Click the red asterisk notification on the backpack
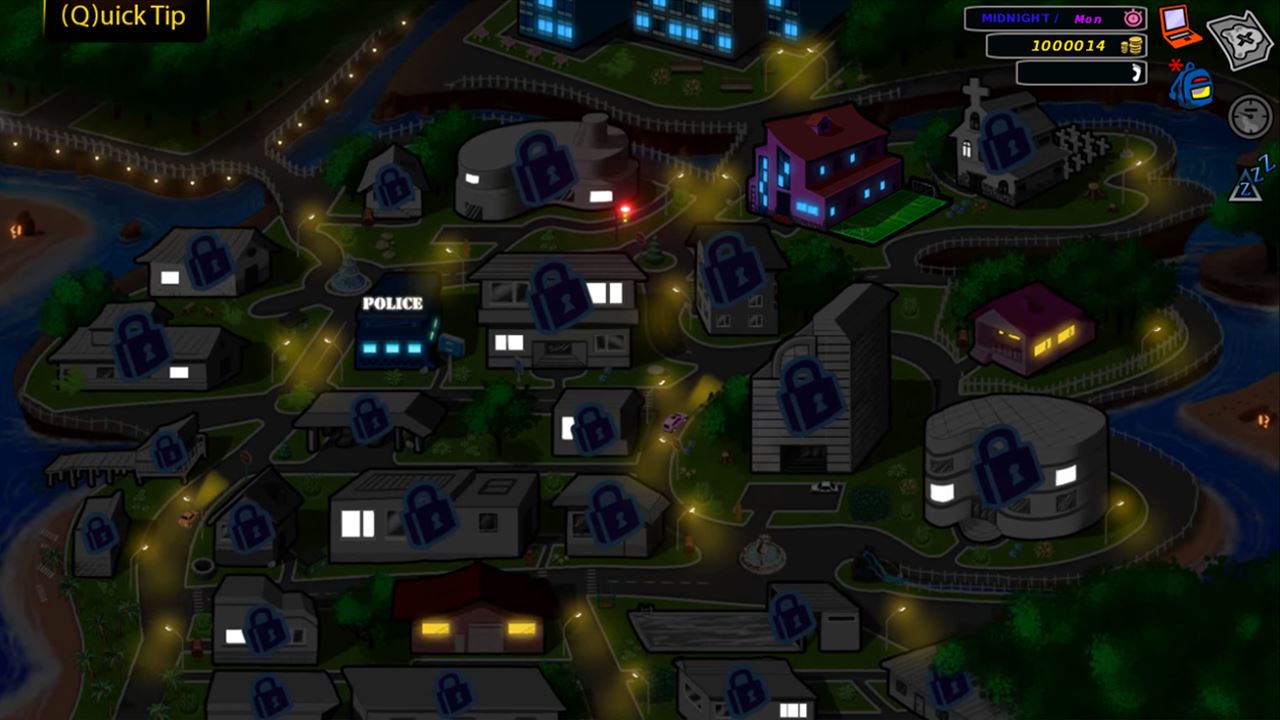Viewport: 1280px width, 720px height. pyautogui.click(x=1176, y=63)
